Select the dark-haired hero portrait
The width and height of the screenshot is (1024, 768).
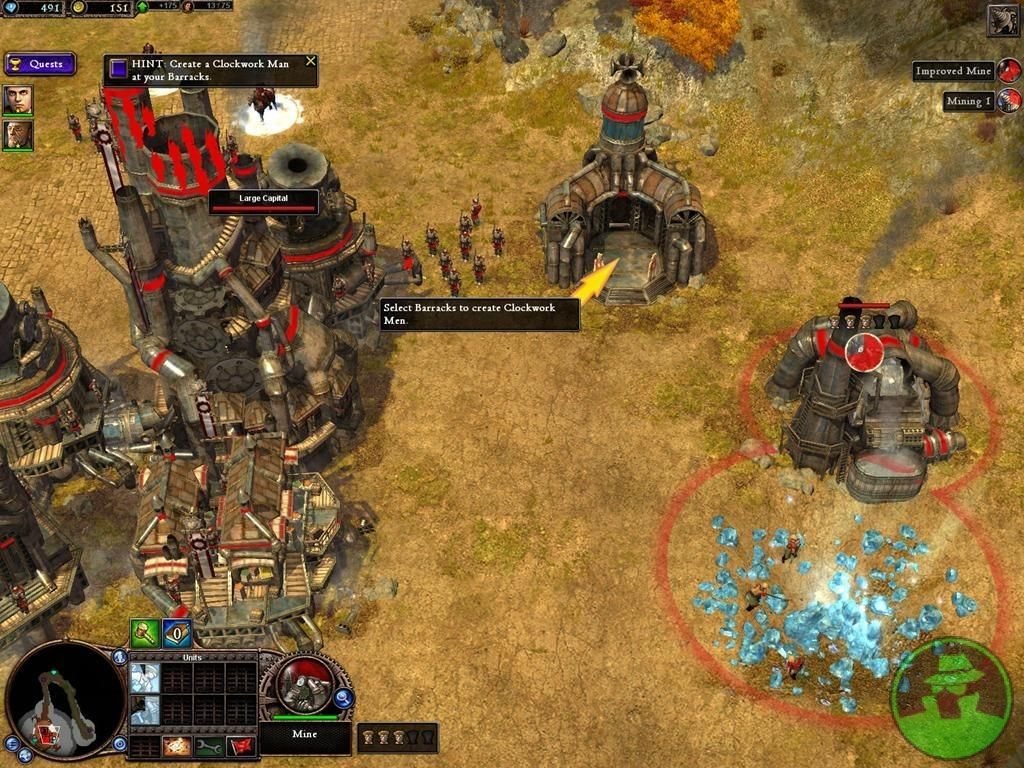[17, 99]
